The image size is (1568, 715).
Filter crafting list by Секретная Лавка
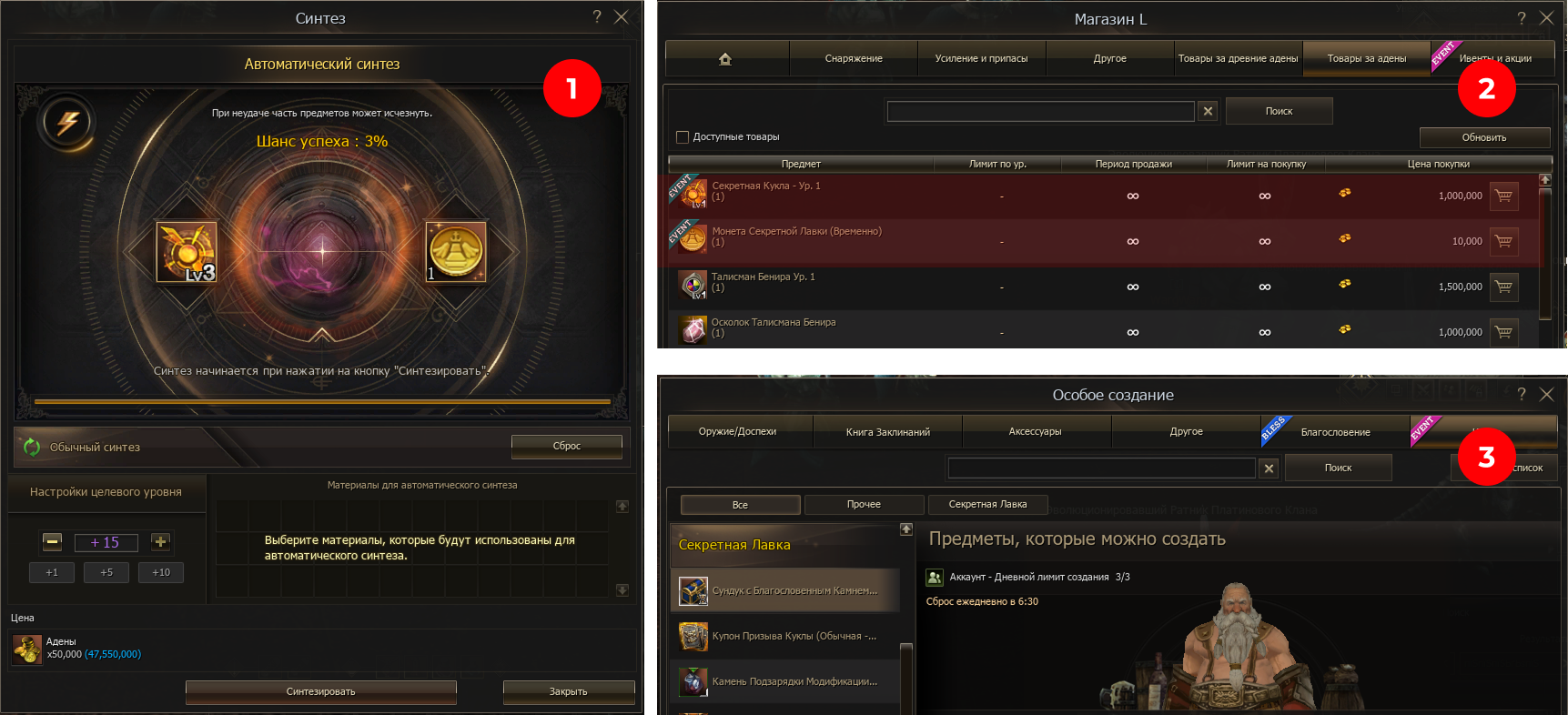987,504
